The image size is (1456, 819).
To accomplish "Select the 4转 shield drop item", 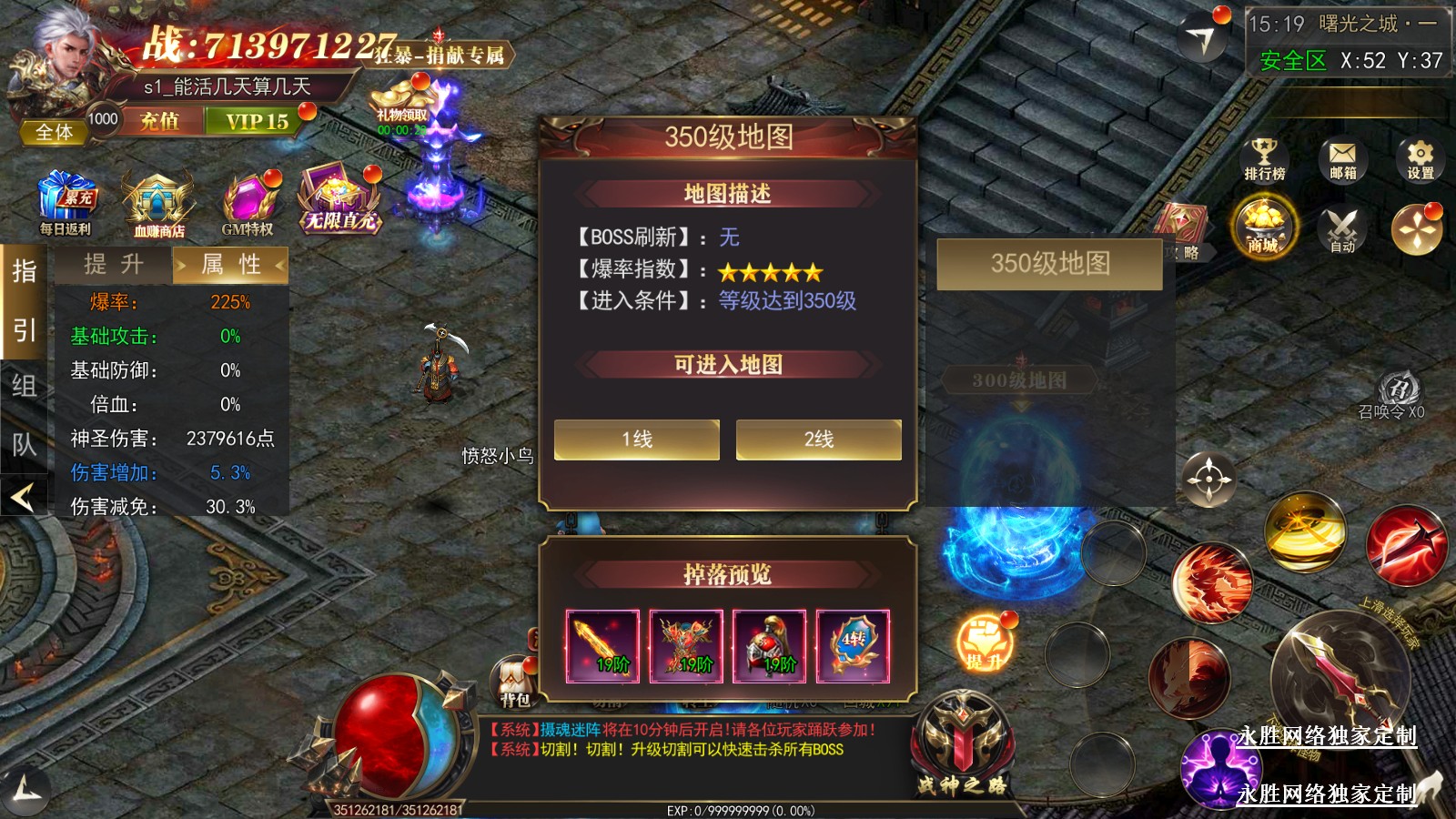I will 853,646.
